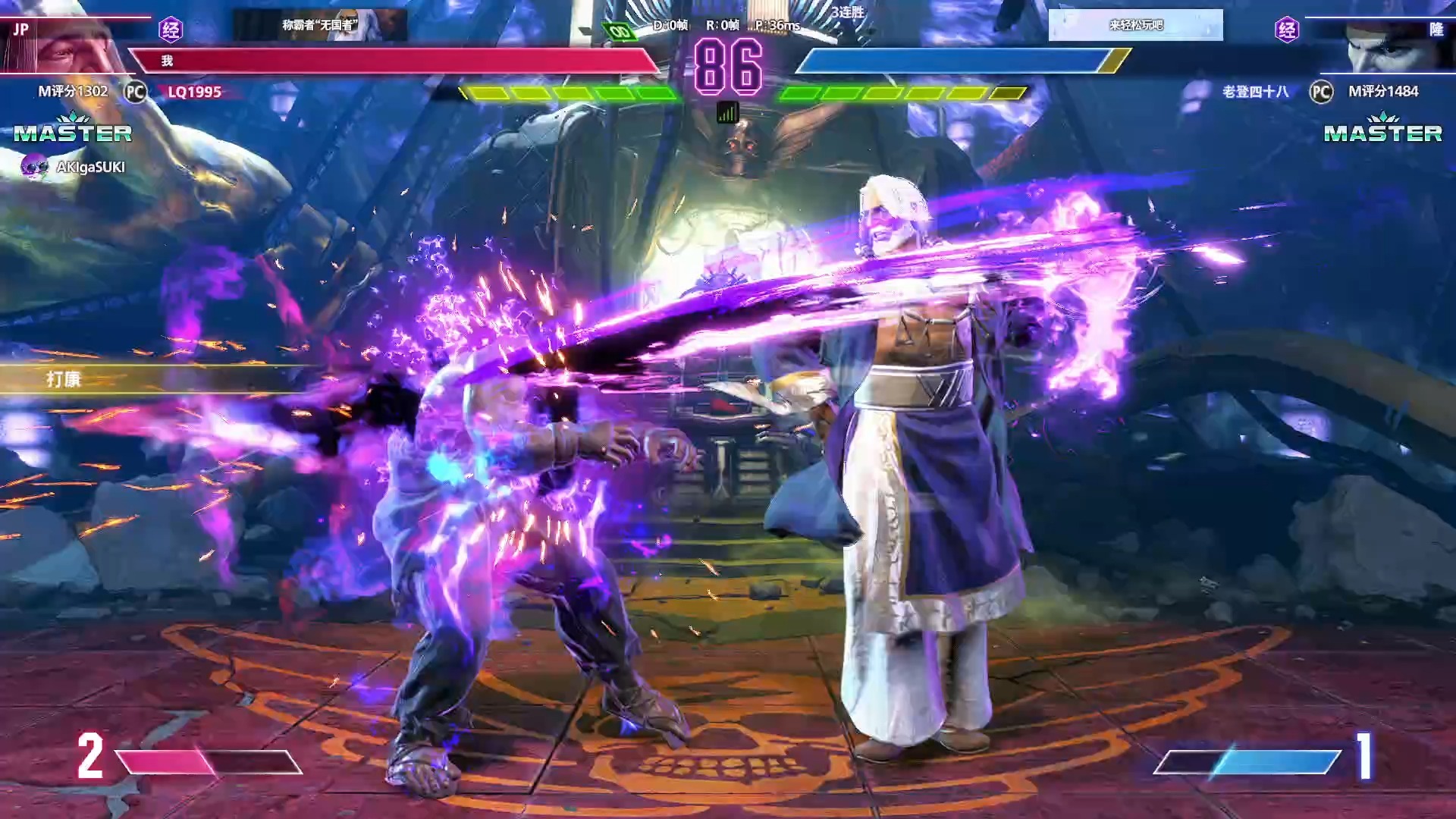Click the PC platform badge beside LQ1995
Viewport: 1456px width, 819px height.
click(x=135, y=92)
